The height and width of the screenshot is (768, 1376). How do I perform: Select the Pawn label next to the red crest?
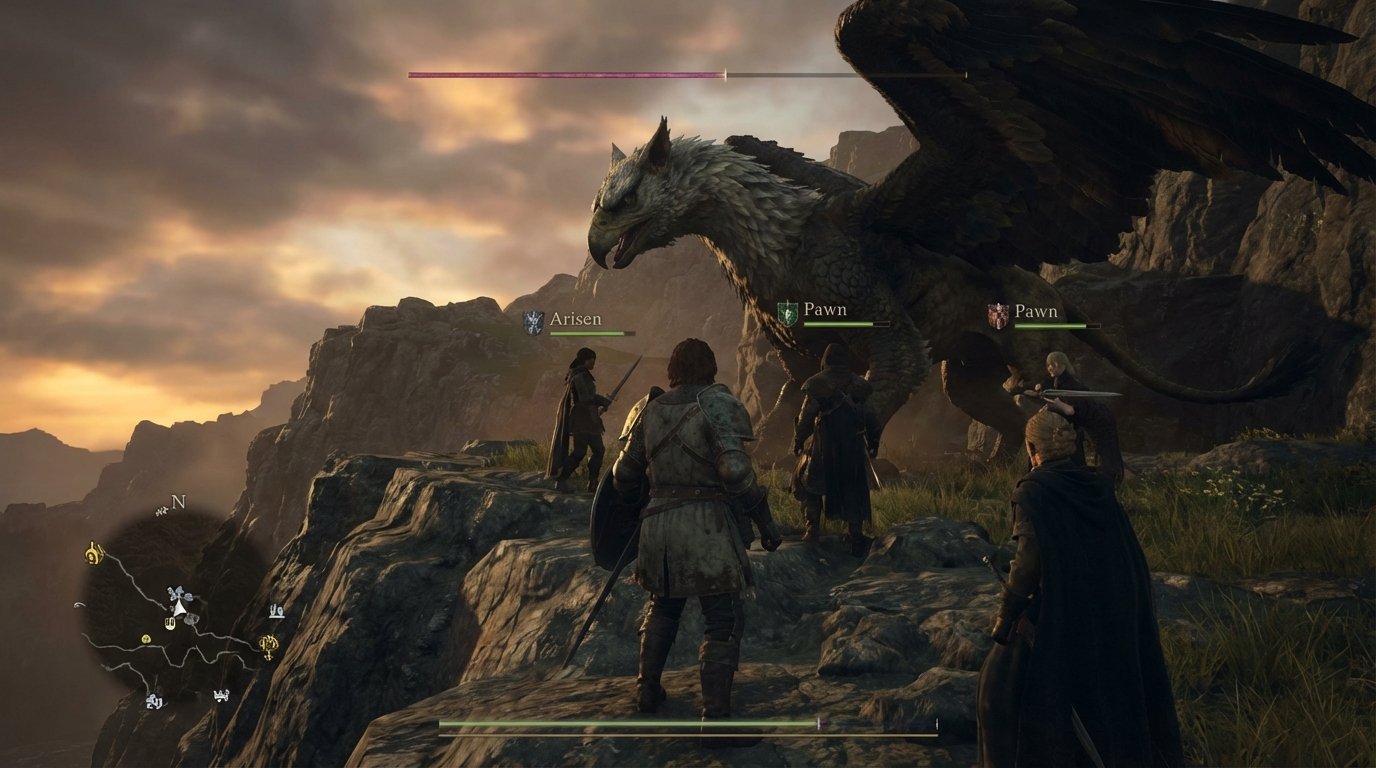[1035, 311]
